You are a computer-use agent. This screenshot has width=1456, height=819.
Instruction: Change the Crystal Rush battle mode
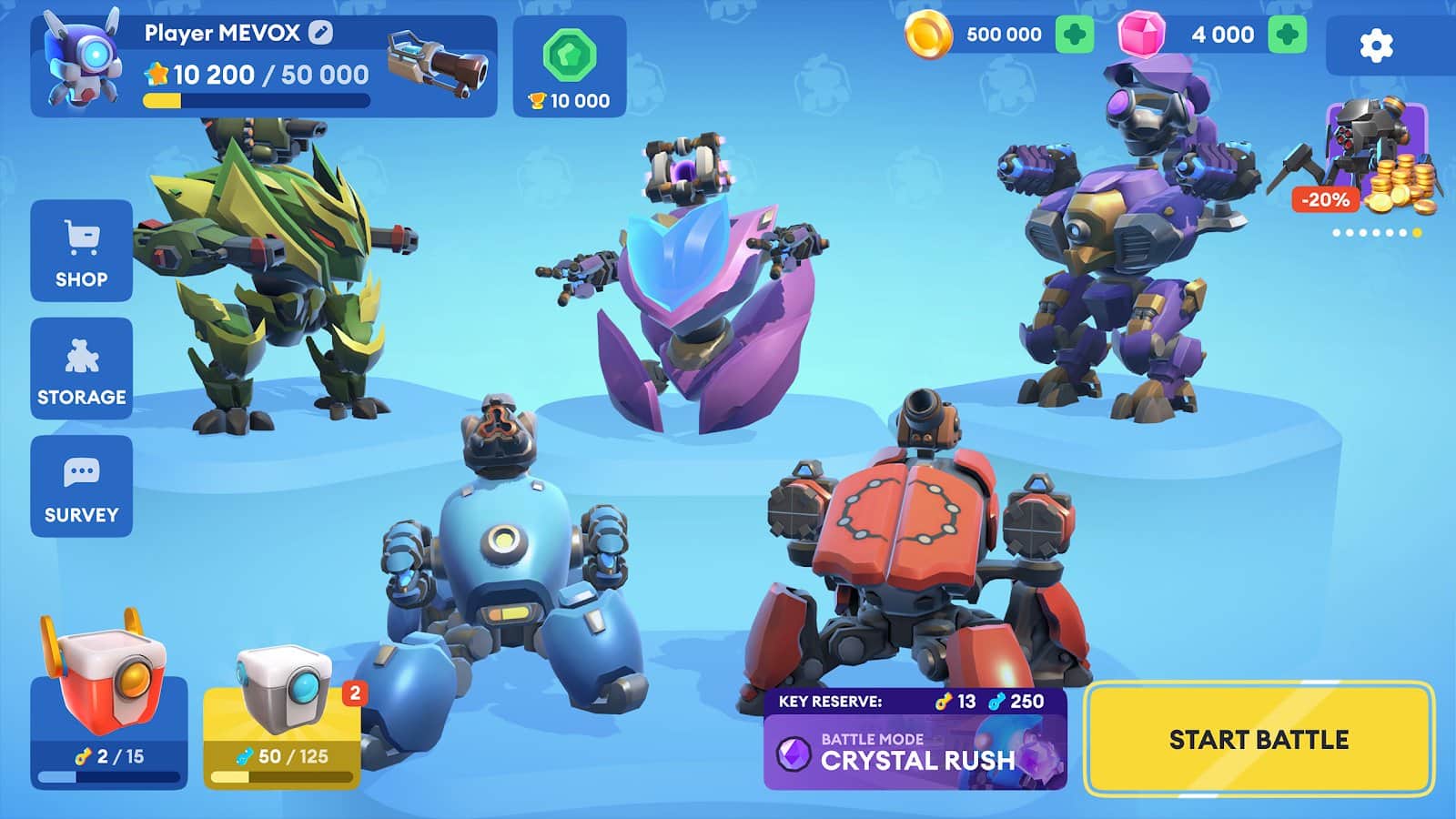[915, 752]
